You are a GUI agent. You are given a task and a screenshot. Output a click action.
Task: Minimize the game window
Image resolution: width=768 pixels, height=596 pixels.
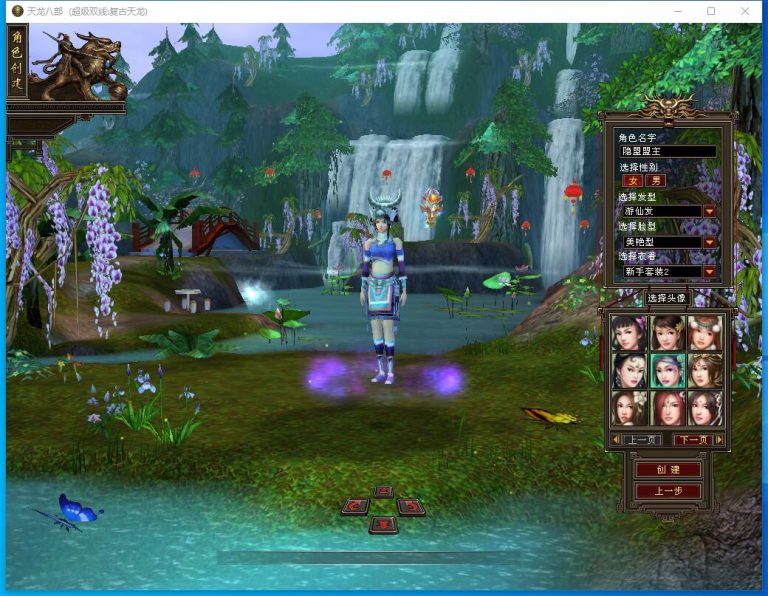point(679,11)
